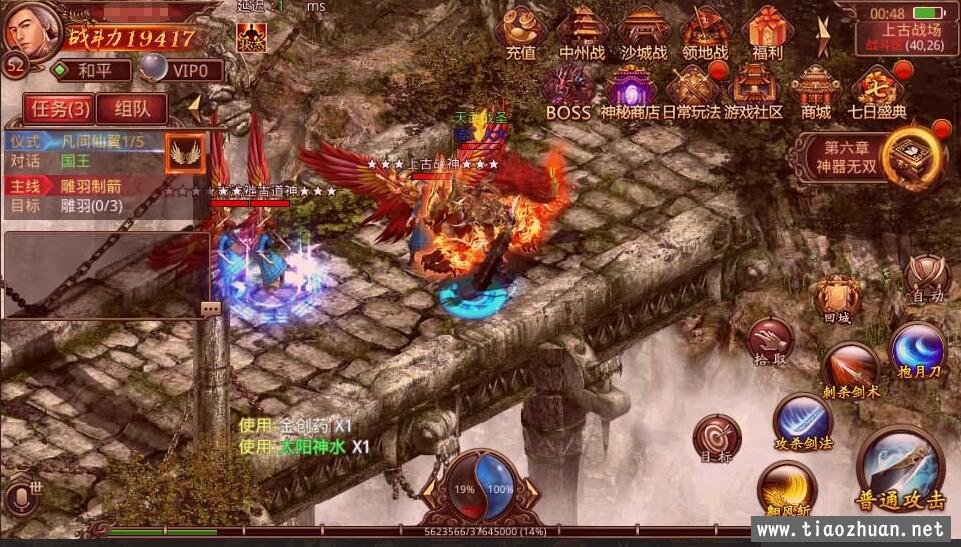Open the 充值 recharge menu
This screenshot has height=547, width=961.
point(521,31)
